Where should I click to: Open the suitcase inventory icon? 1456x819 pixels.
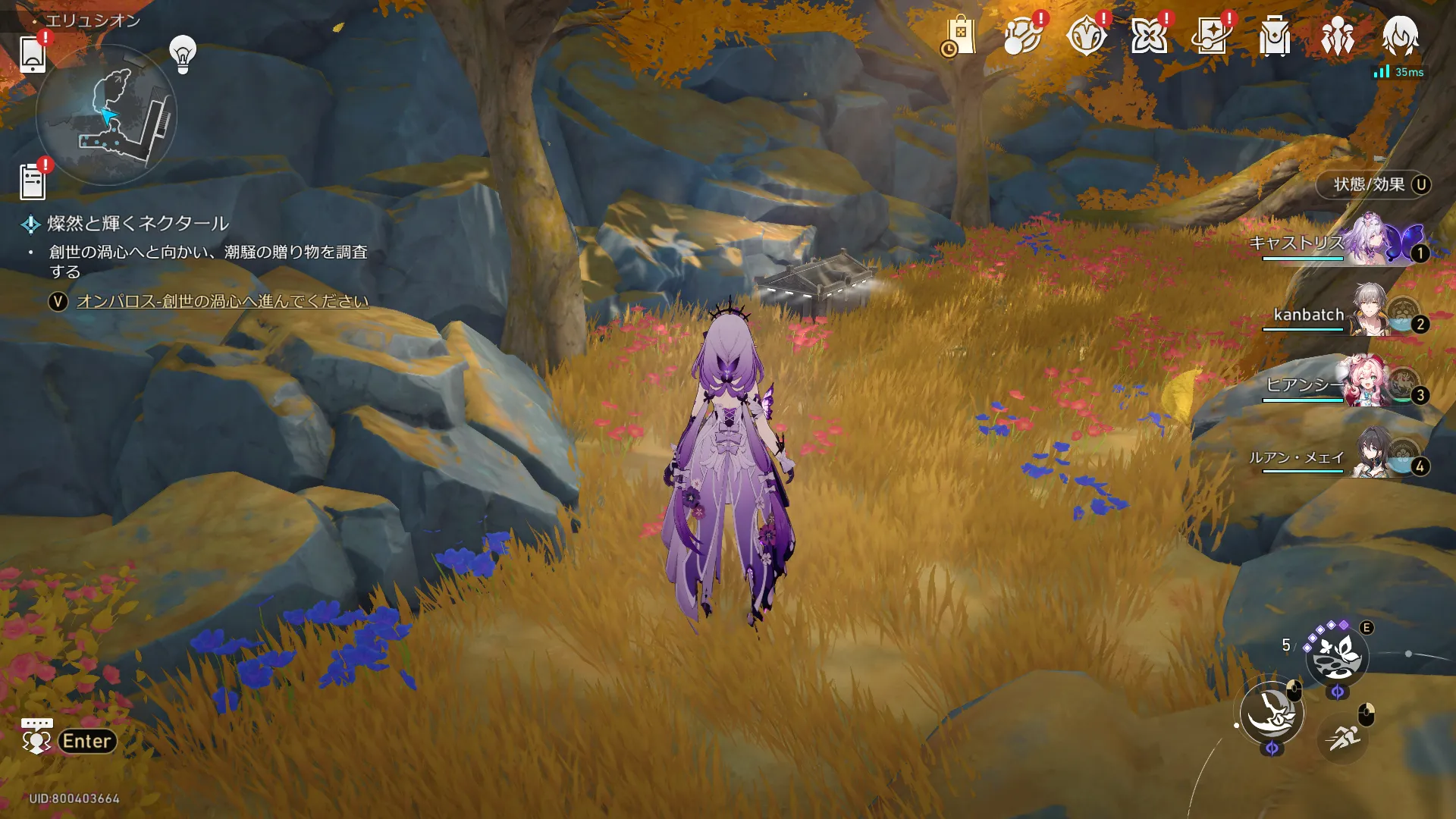point(1274,36)
